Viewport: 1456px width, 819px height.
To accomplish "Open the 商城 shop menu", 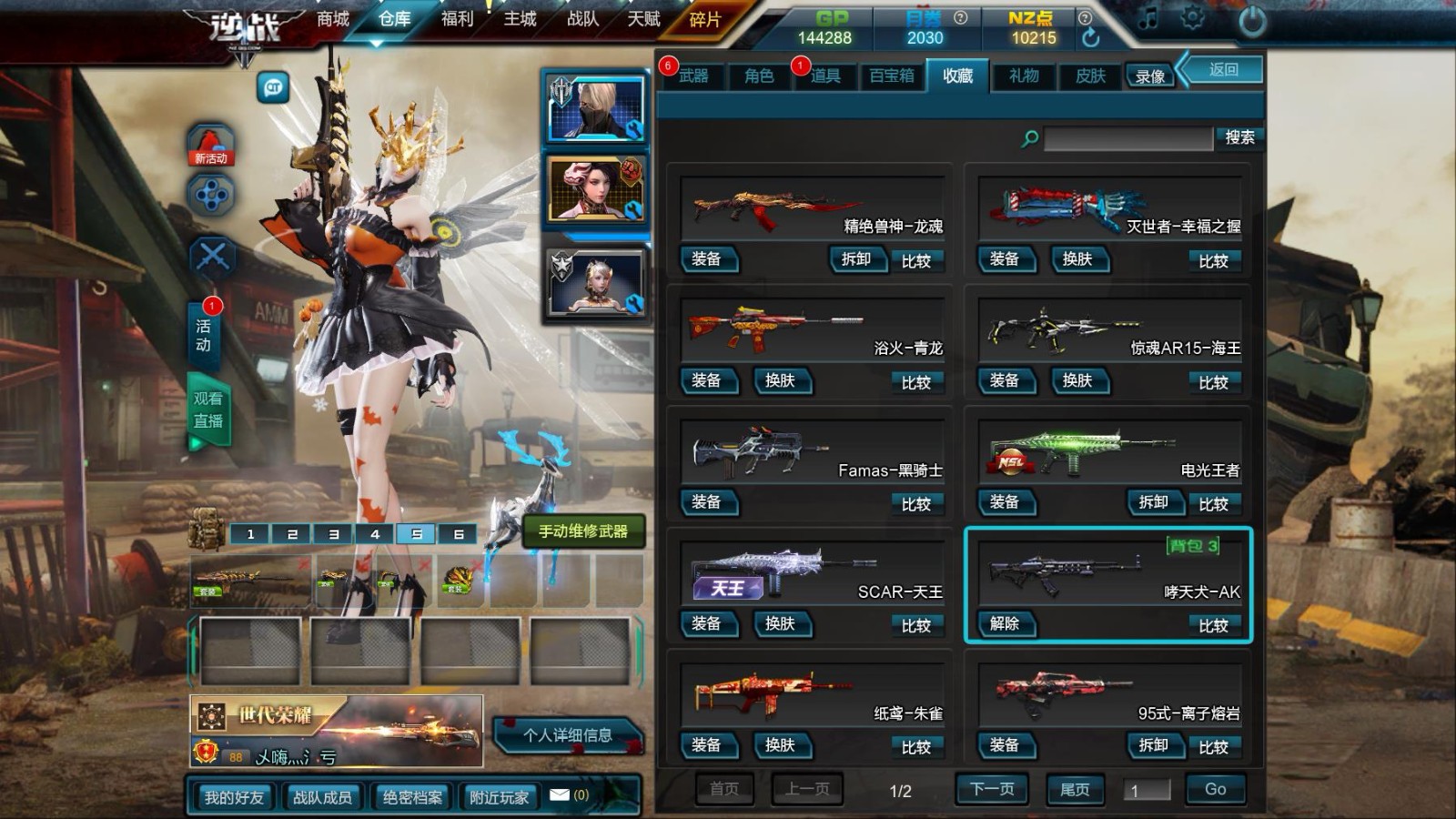I will (x=332, y=19).
